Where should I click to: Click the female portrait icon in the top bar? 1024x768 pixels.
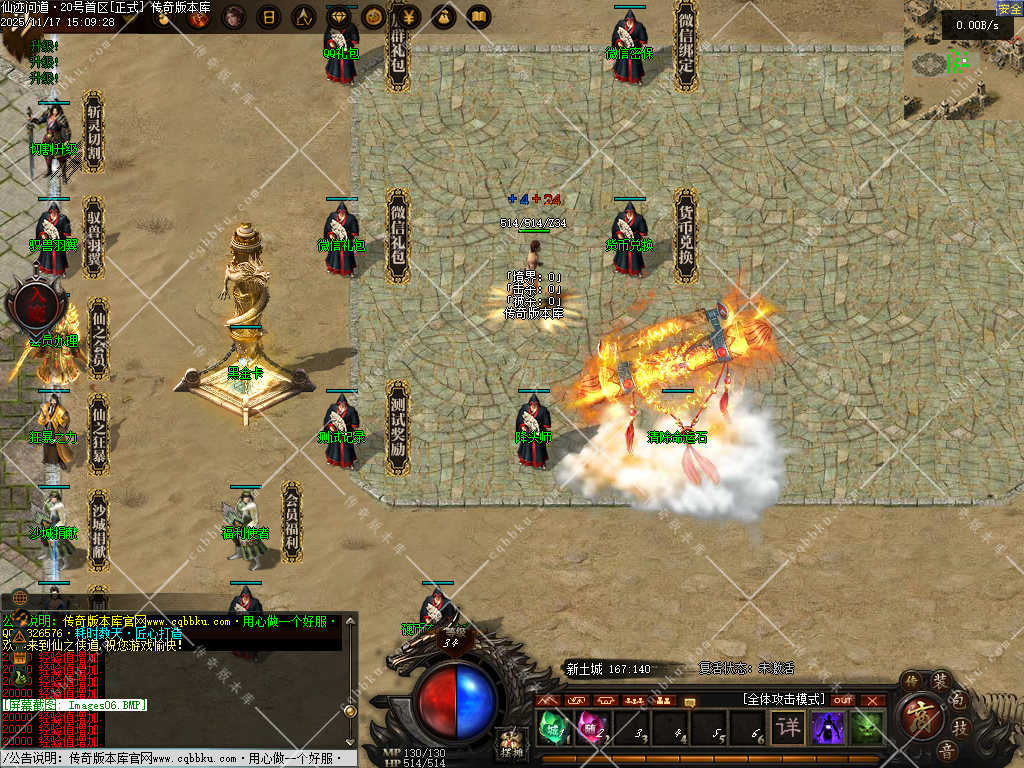click(233, 17)
